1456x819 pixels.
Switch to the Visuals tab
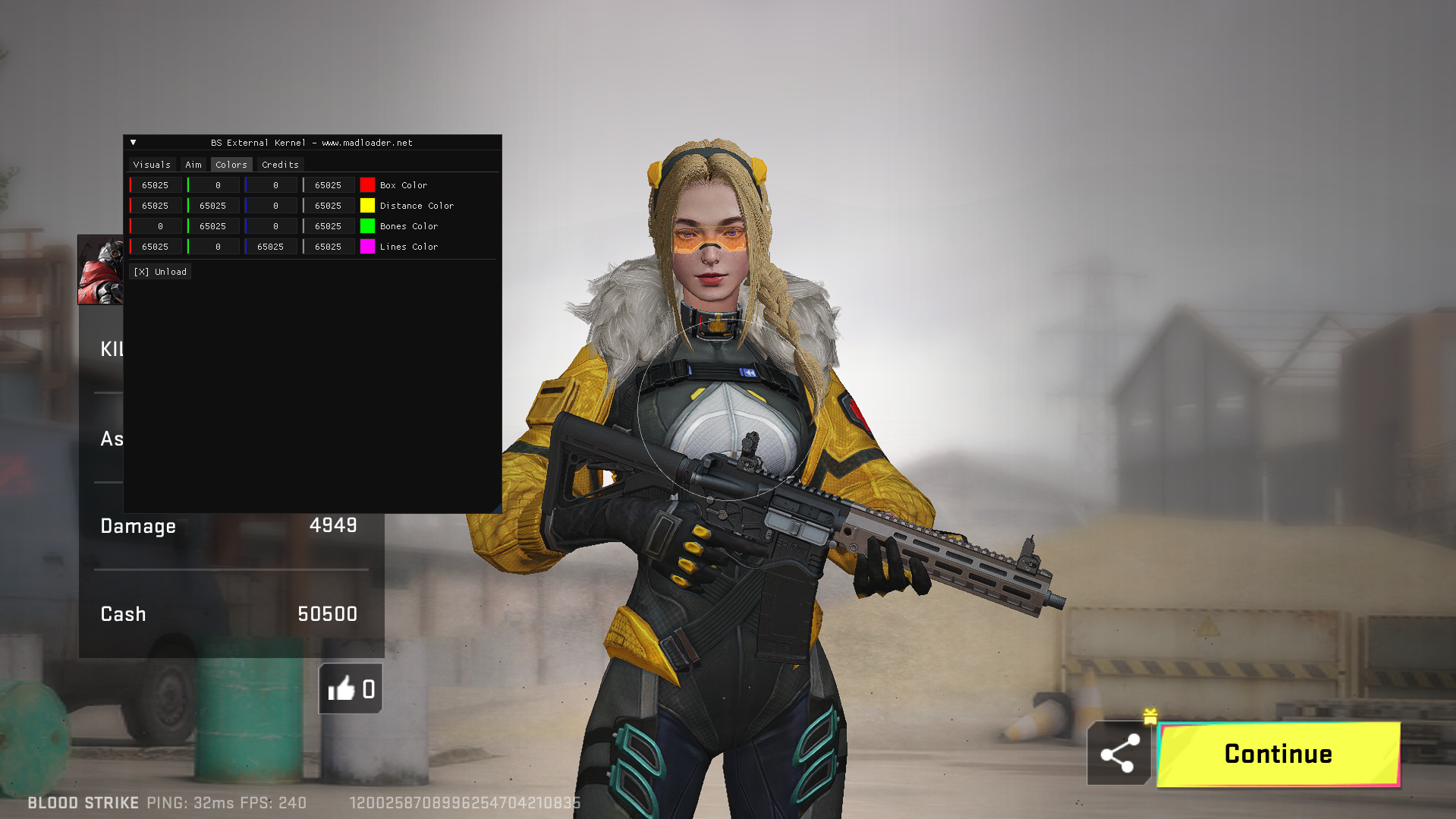[152, 164]
